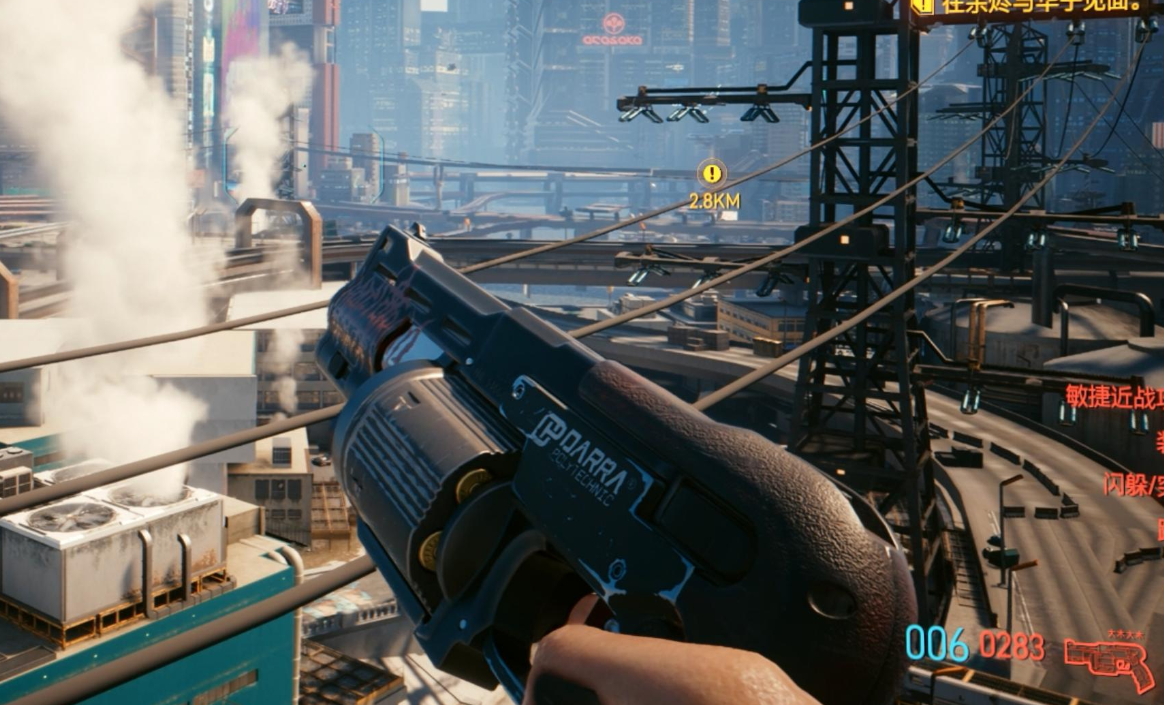1164x705 pixels.
Task: Click the yellow quest waypoint marker
Action: pyautogui.click(x=711, y=174)
